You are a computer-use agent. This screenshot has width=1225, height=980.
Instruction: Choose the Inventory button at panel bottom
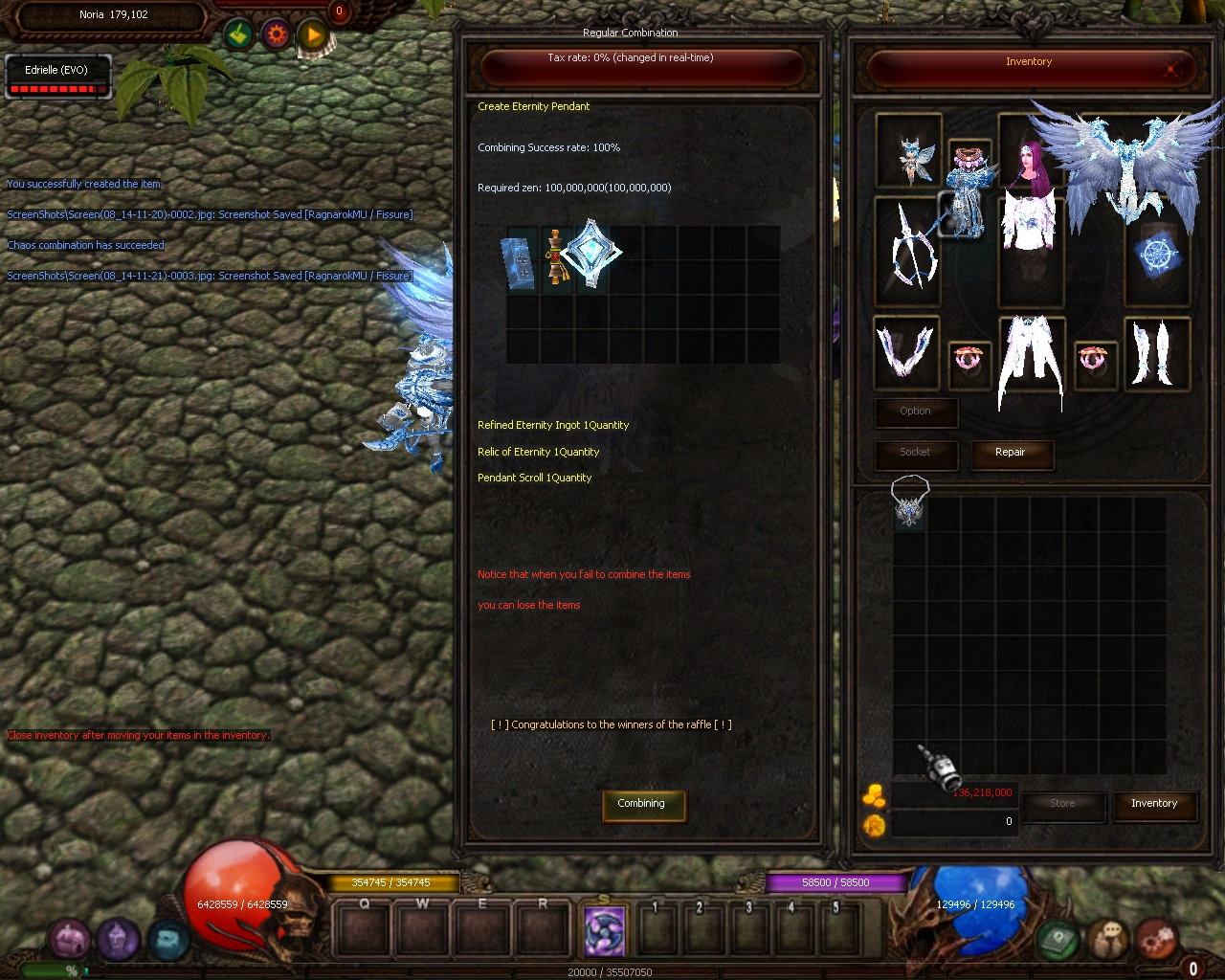(x=1153, y=804)
